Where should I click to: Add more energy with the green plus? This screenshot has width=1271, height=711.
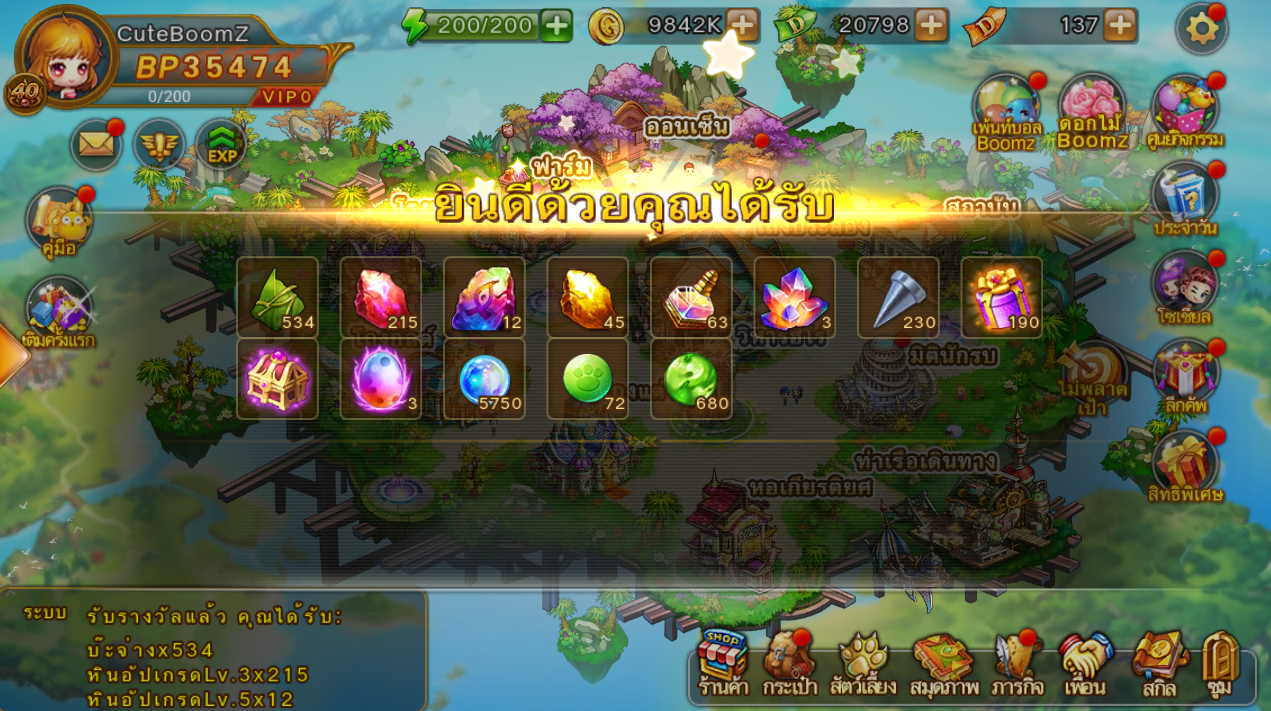pos(556,25)
